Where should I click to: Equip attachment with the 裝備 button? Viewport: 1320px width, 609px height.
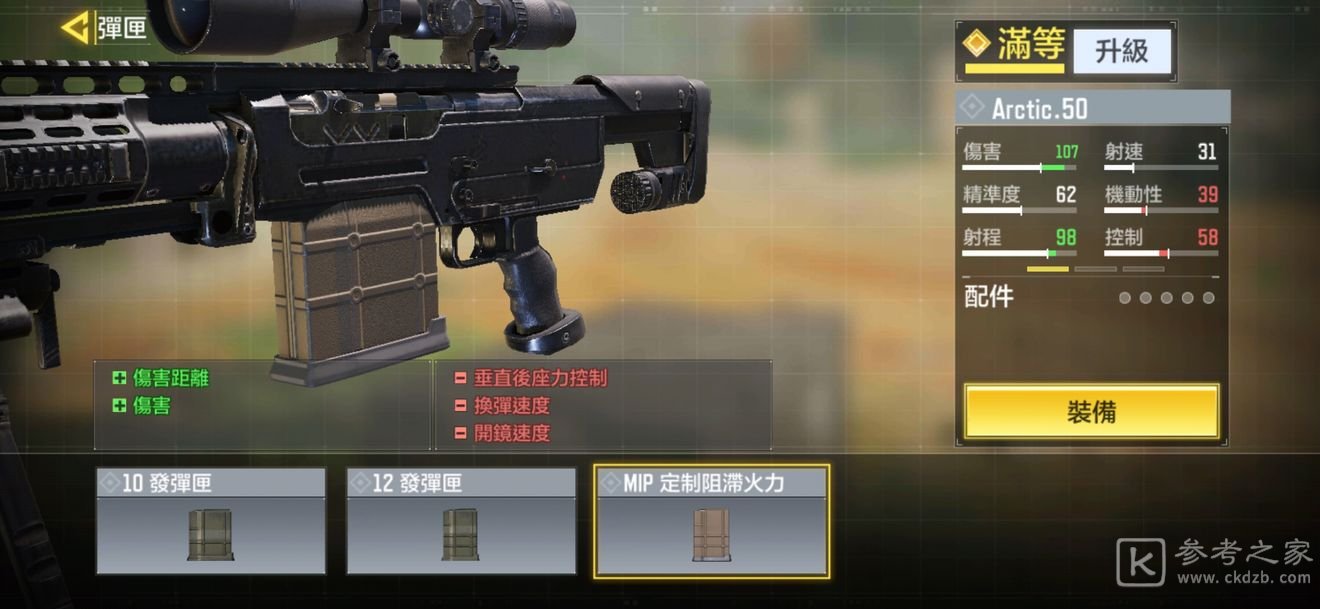pyautogui.click(x=1091, y=411)
